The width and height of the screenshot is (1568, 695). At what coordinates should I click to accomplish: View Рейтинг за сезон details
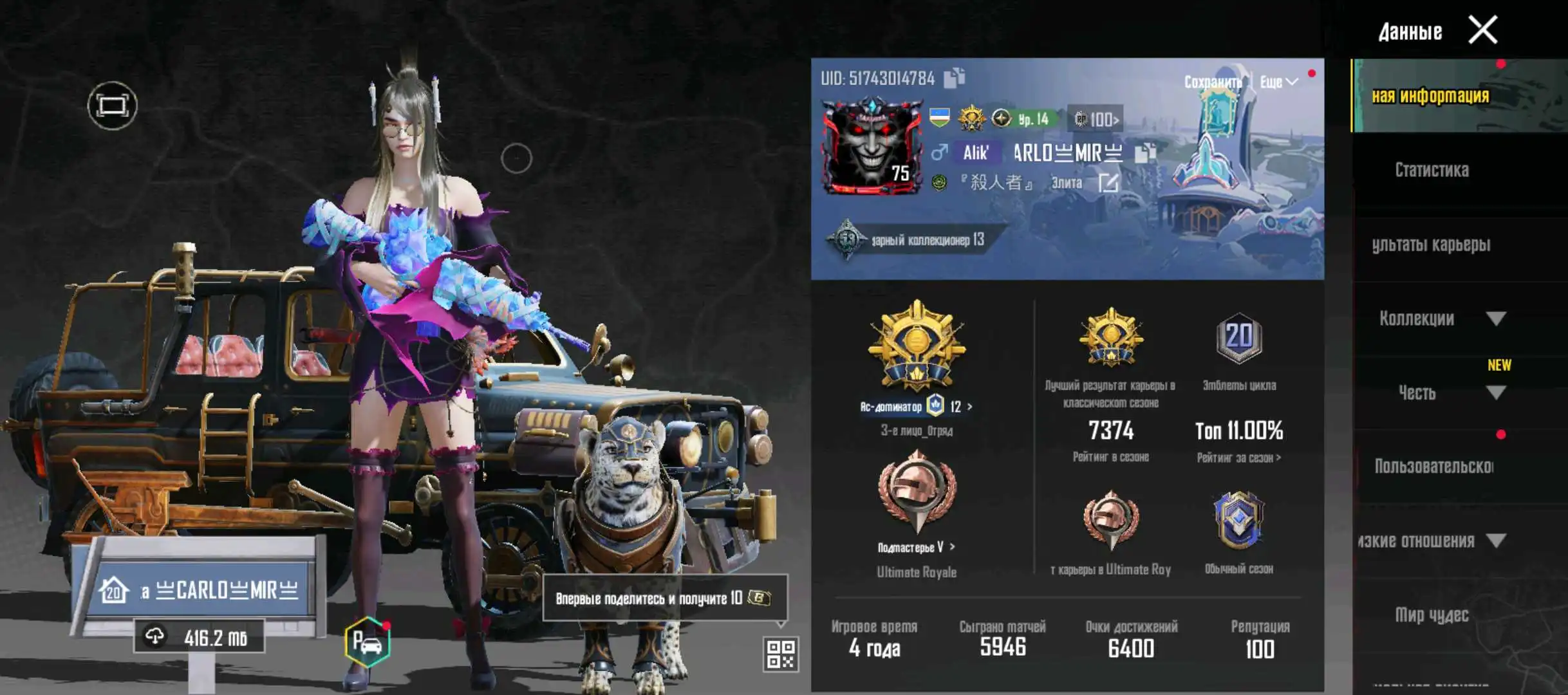point(1238,458)
